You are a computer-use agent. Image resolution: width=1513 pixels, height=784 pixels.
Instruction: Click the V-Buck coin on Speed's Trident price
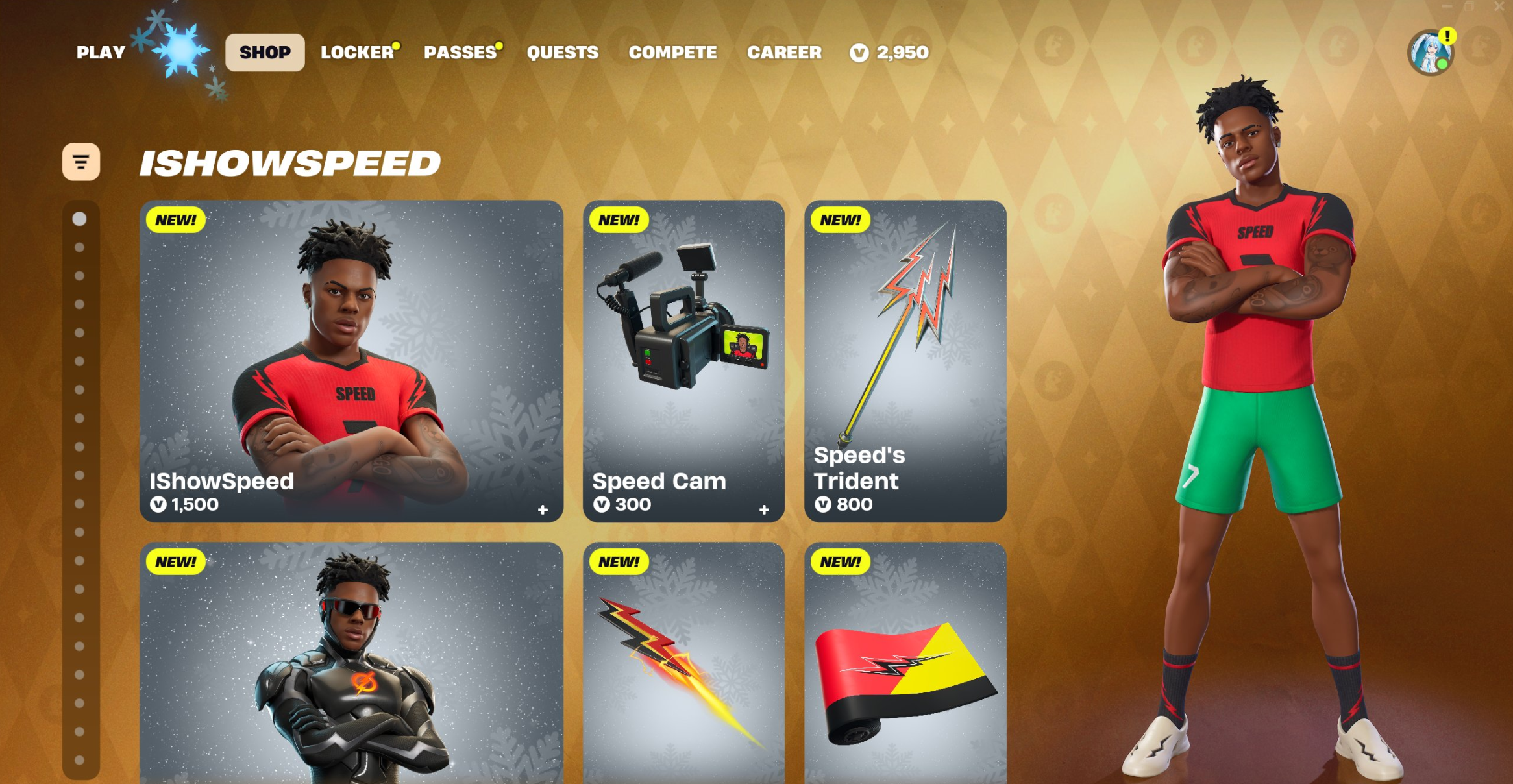click(825, 503)
